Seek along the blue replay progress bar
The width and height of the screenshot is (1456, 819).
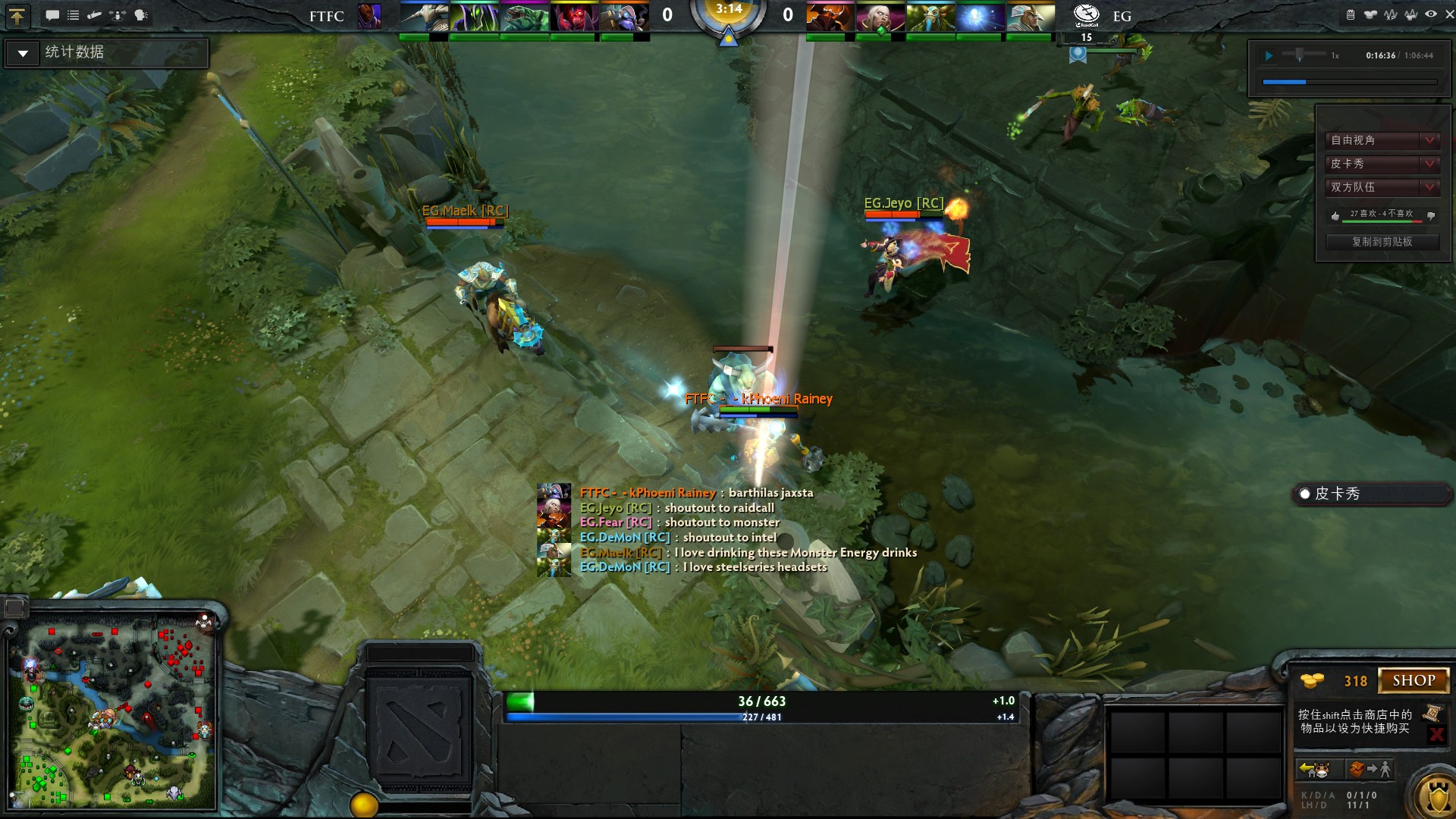click(x=1349, y=82)
